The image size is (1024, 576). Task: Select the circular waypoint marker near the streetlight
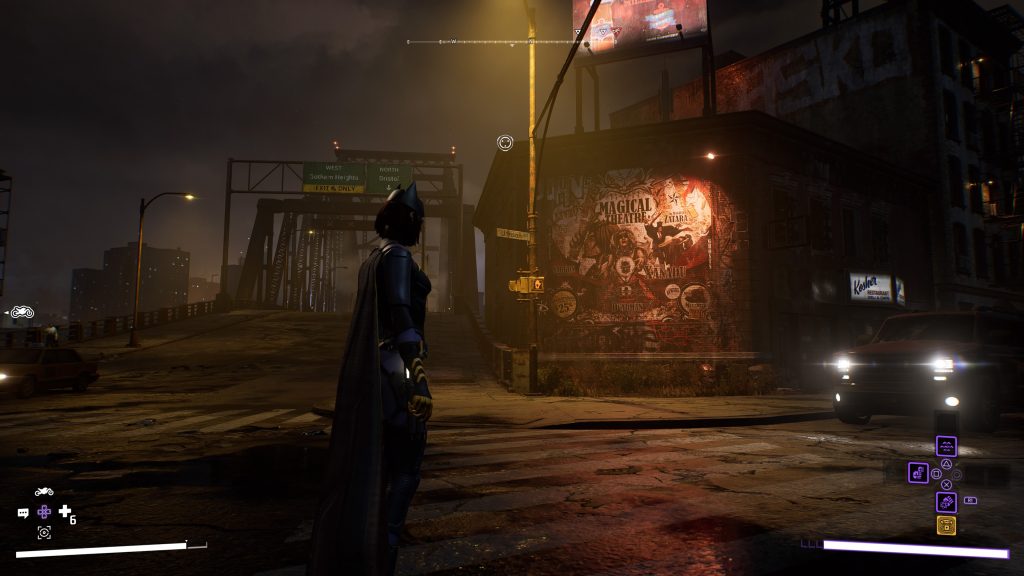(505, 143)
